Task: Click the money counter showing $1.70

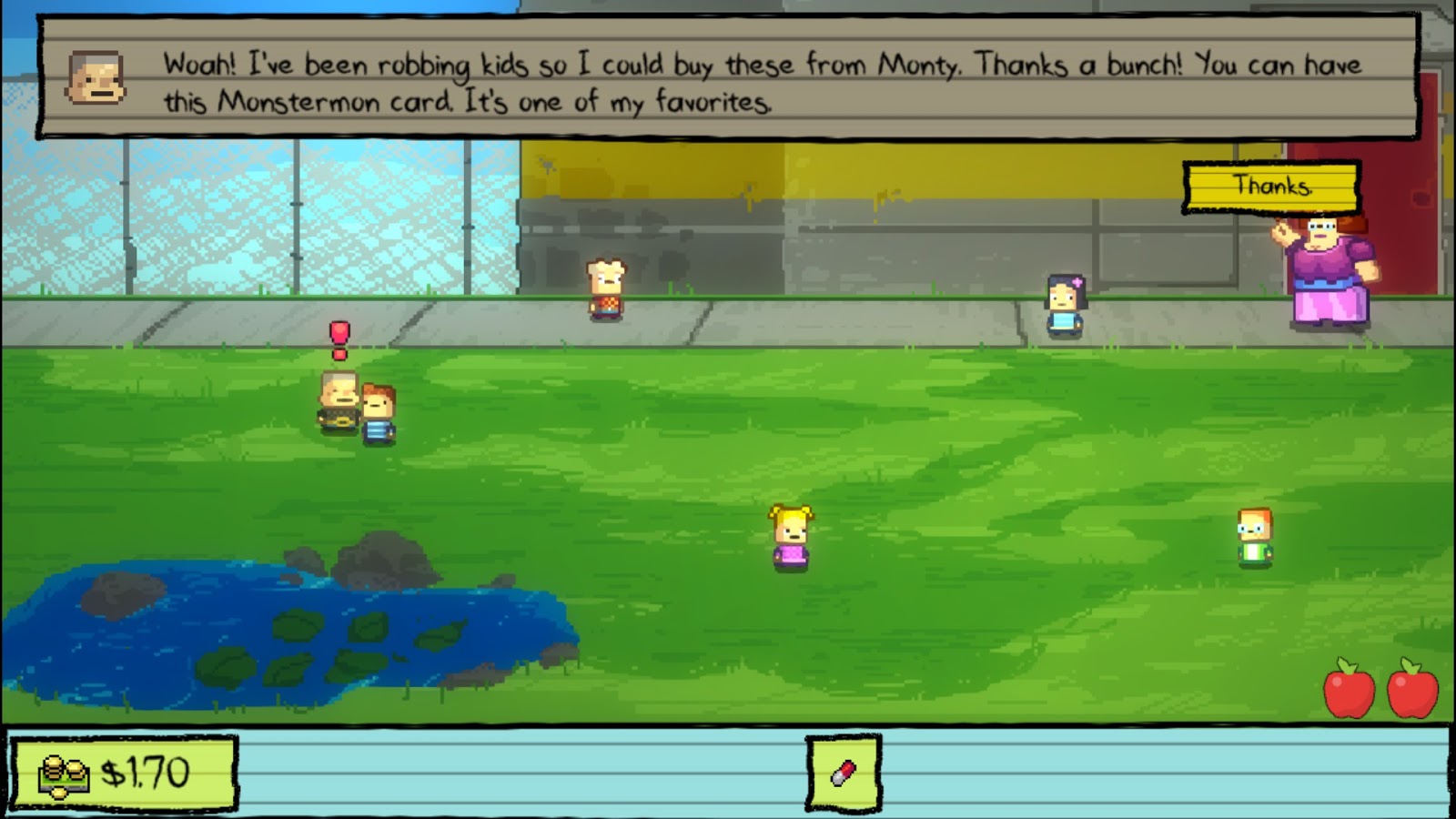Action: click(130, 775)
